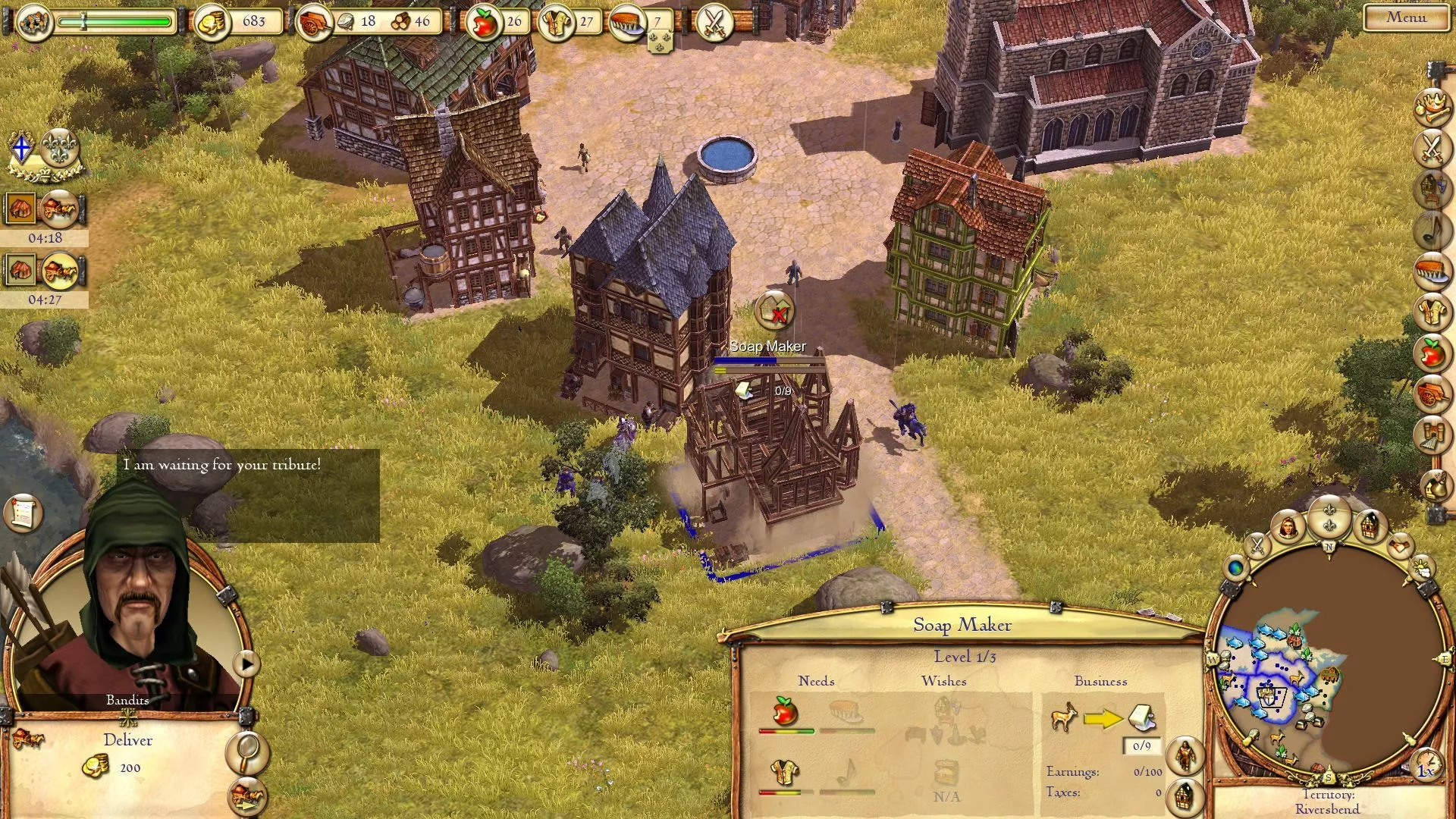Open the crown and trumpet build category
This screenshot has height=819, width=1456.
[1431, 106]
